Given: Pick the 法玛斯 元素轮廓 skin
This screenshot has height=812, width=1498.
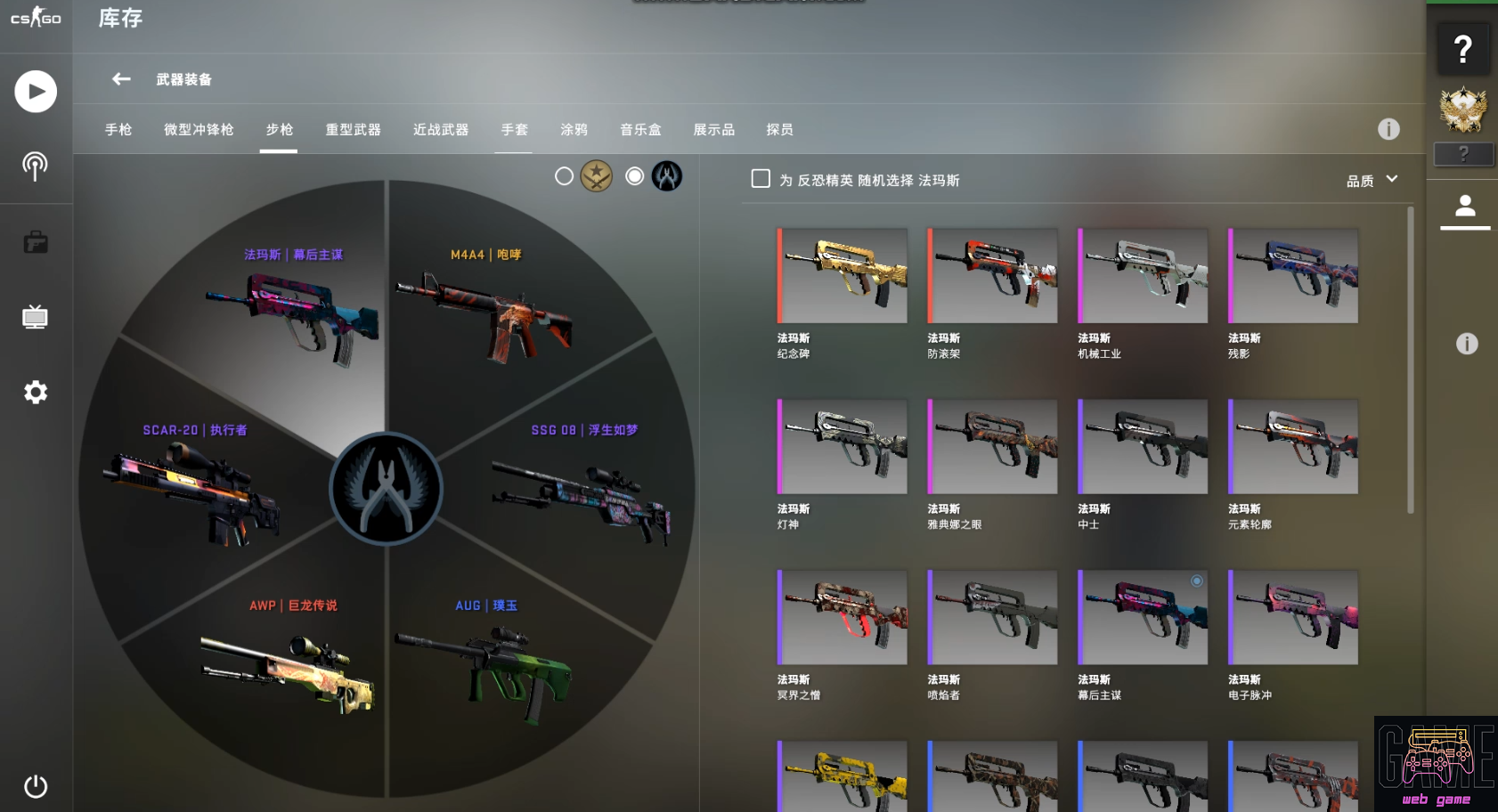Looking at the screenshot, I should point(1293,447).
